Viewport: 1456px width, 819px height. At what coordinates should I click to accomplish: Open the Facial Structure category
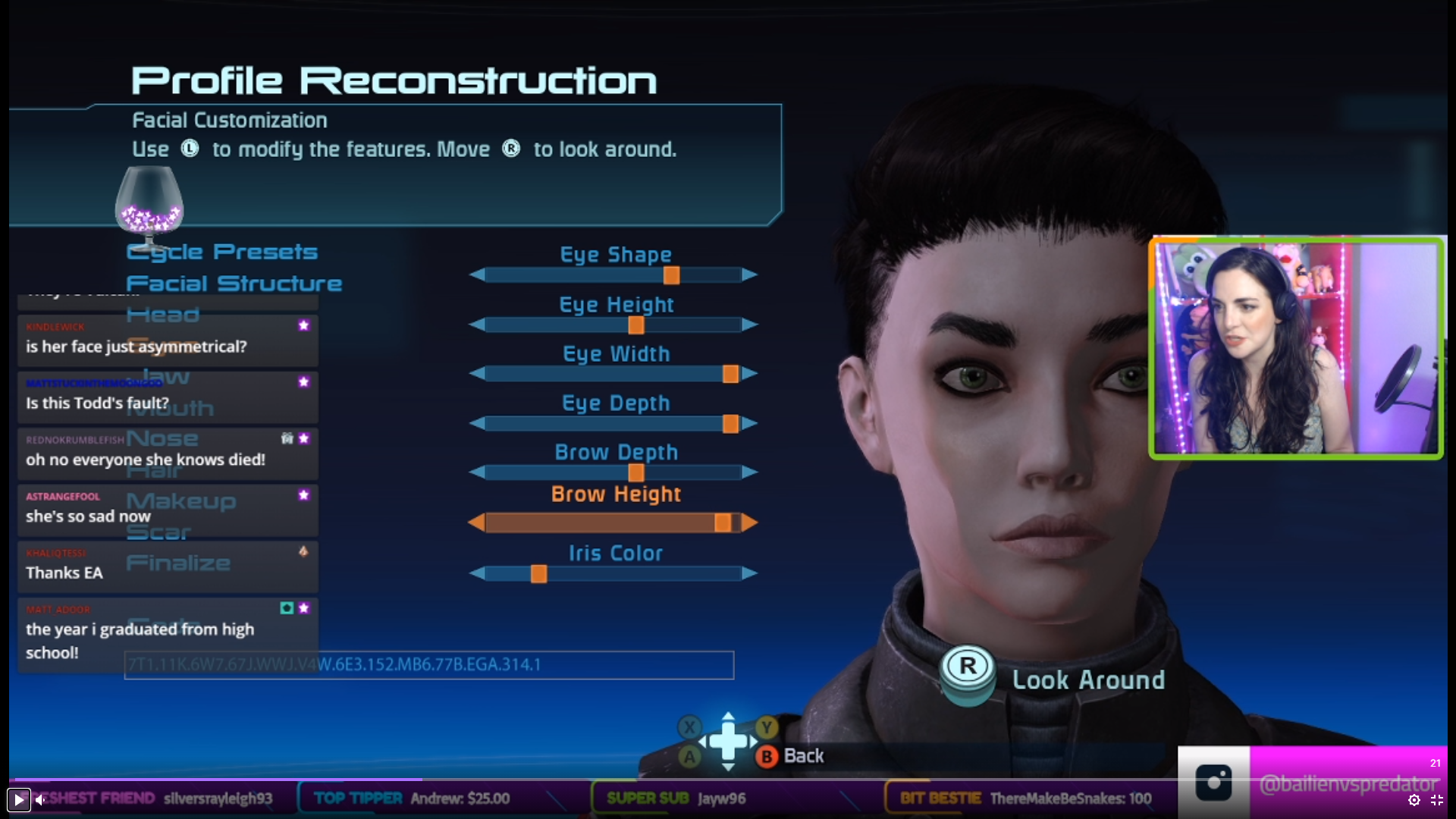click(x=234, y=284)
